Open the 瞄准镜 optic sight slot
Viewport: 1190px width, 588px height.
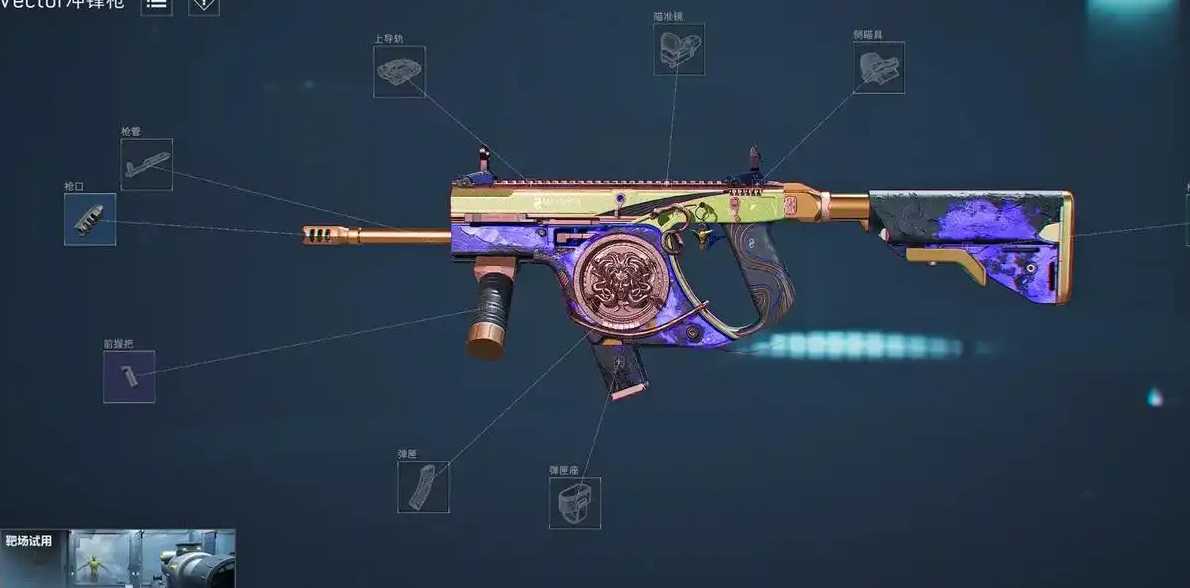[x=679, y=49]
